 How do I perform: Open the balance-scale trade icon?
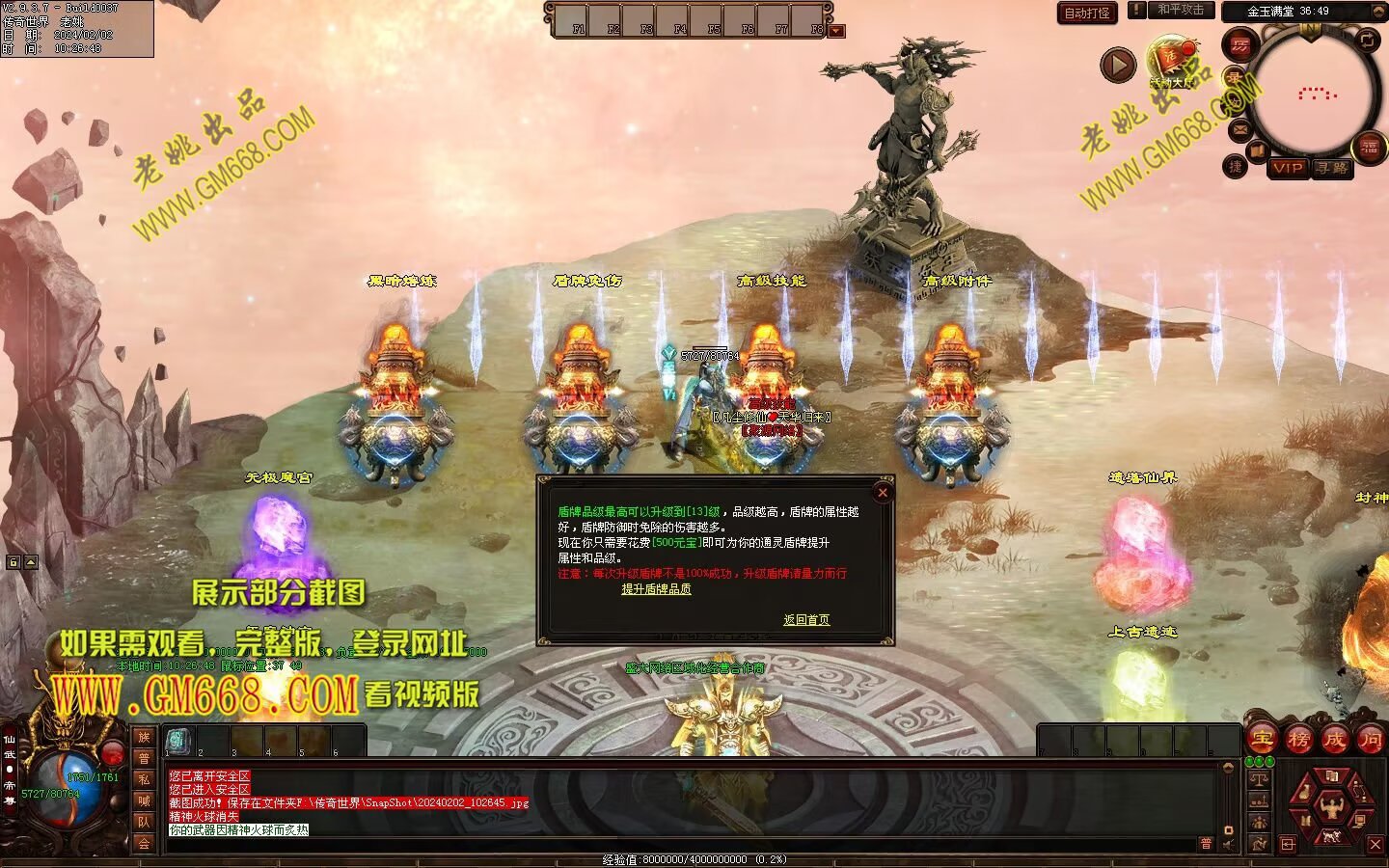(1259, 778)
